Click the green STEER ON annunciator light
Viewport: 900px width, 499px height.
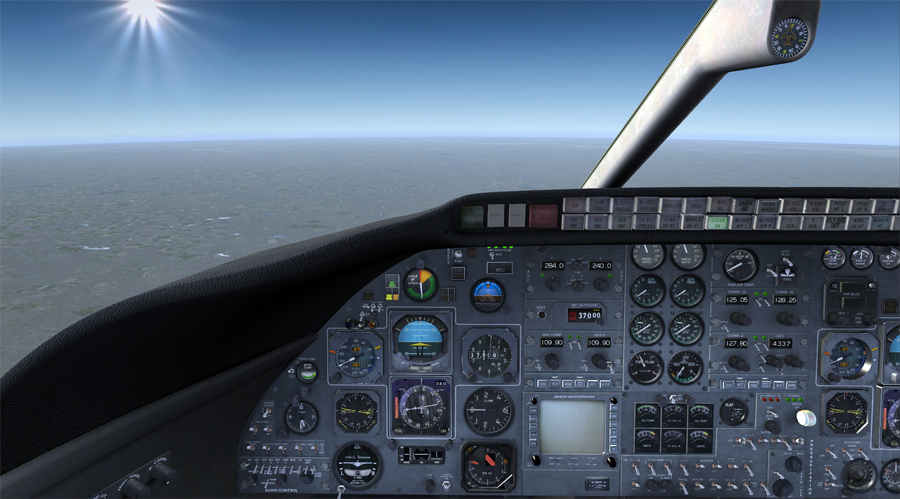click(x=718, y=223)
